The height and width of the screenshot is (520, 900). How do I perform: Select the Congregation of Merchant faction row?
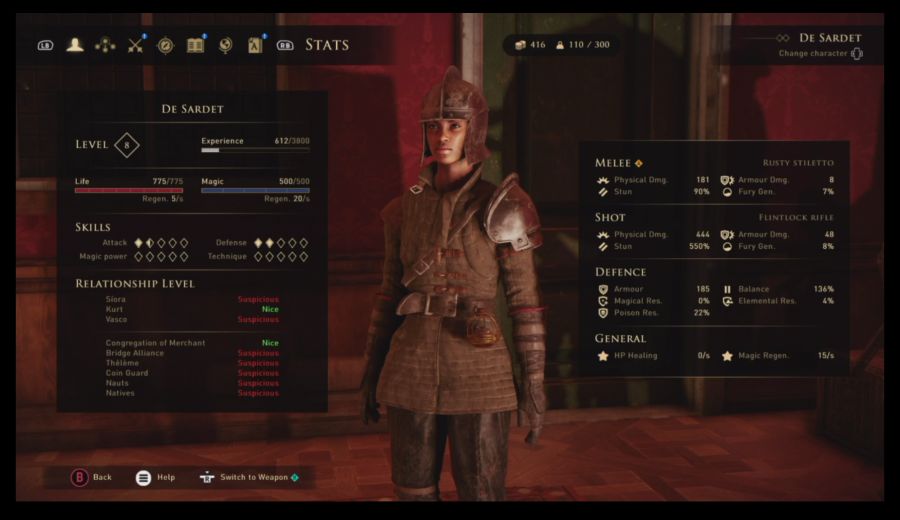coord(190,343)
